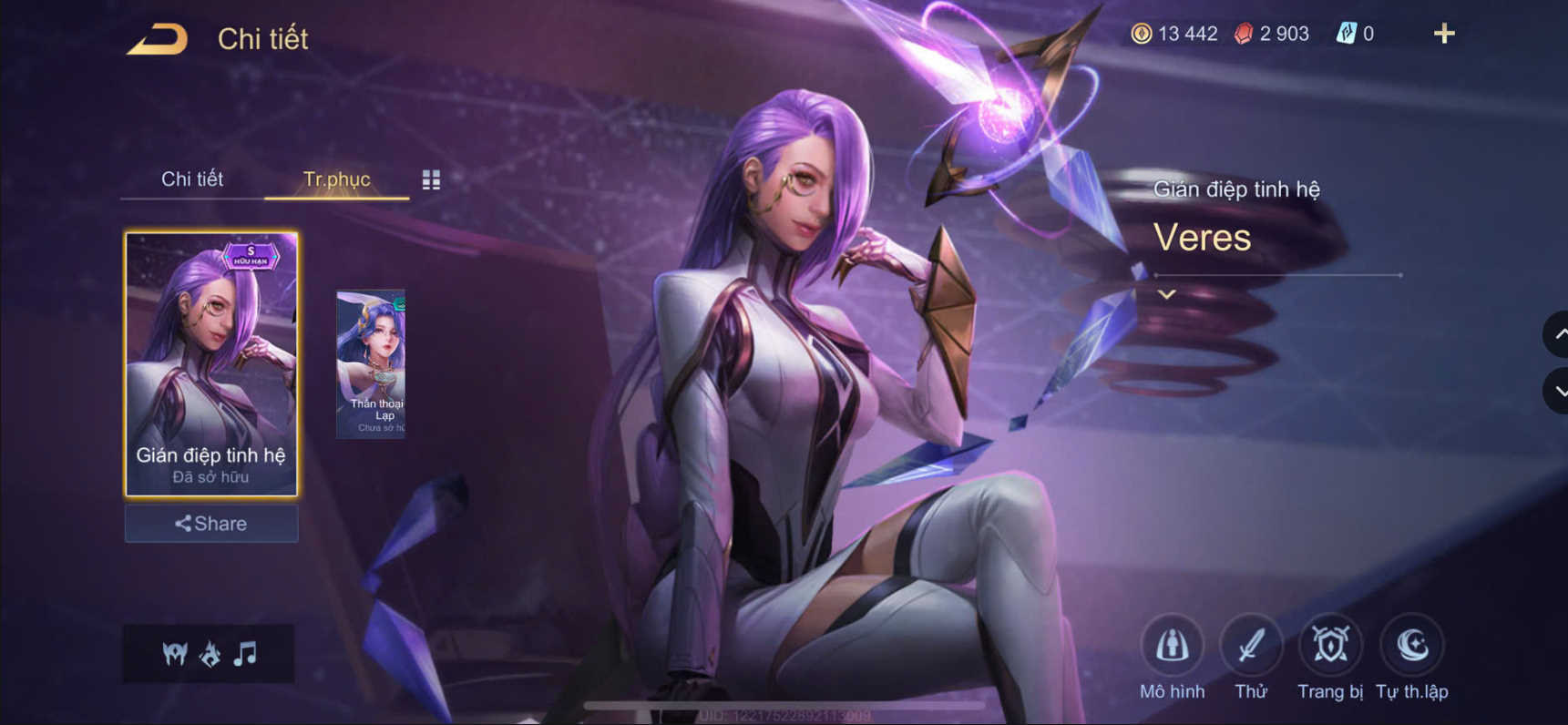Image resolution: width=1568 pixels, height=725 pixels.
Task: Click the plus button to add currency
Action: (1444, 34)
